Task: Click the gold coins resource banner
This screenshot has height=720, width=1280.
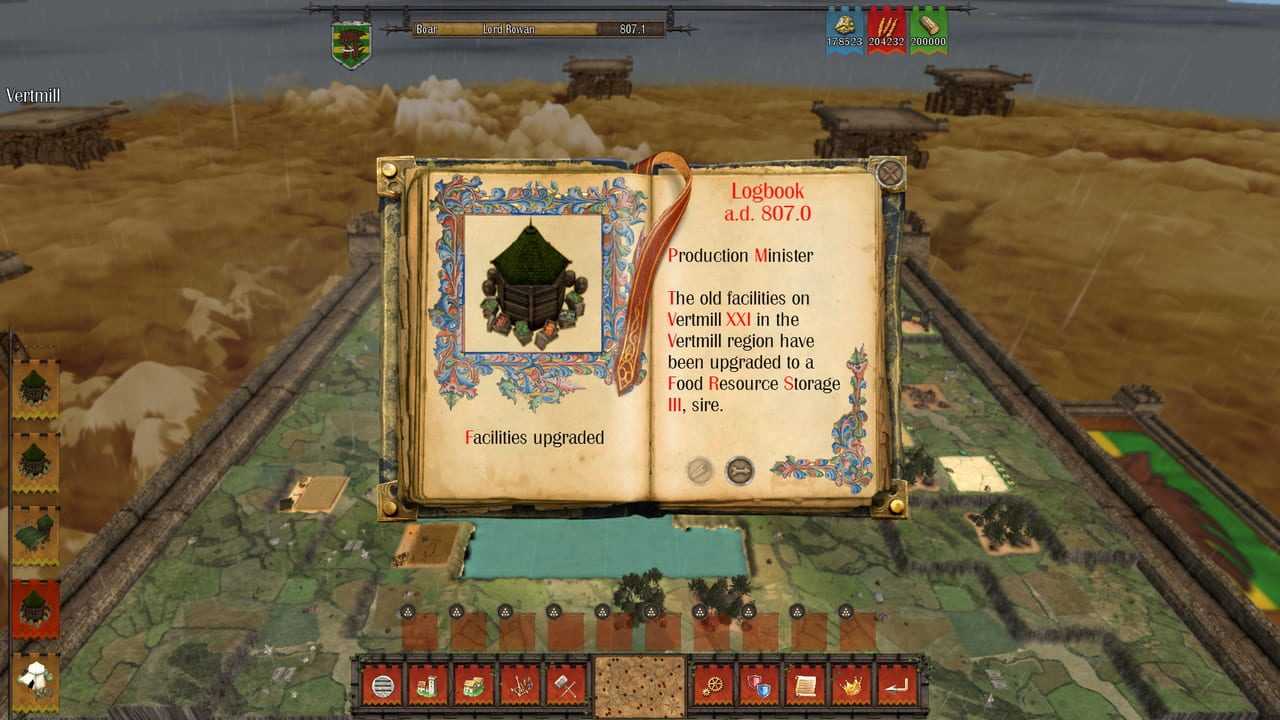Action: pos(845,30)
